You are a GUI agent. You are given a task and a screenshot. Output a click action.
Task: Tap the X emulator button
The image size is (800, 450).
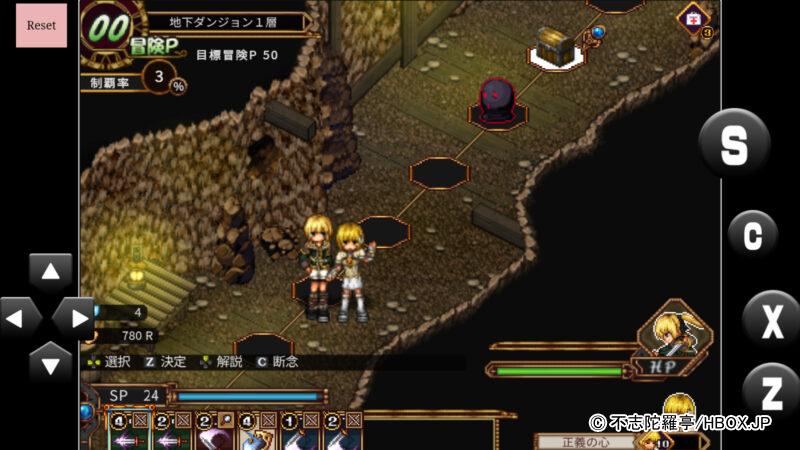click(771, 322)
